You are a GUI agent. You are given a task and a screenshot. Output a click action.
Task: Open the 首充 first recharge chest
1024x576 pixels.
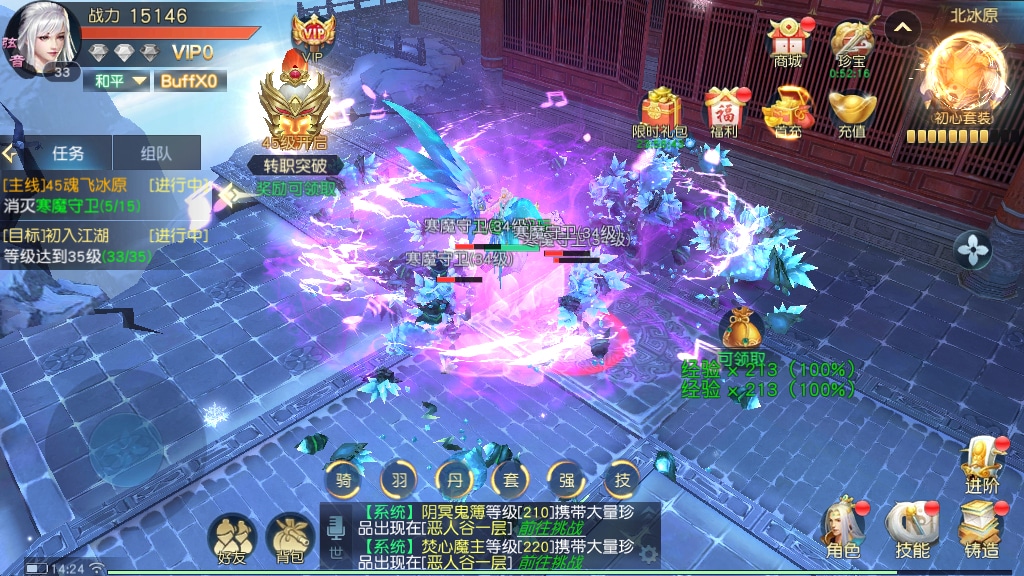[786, 112]
